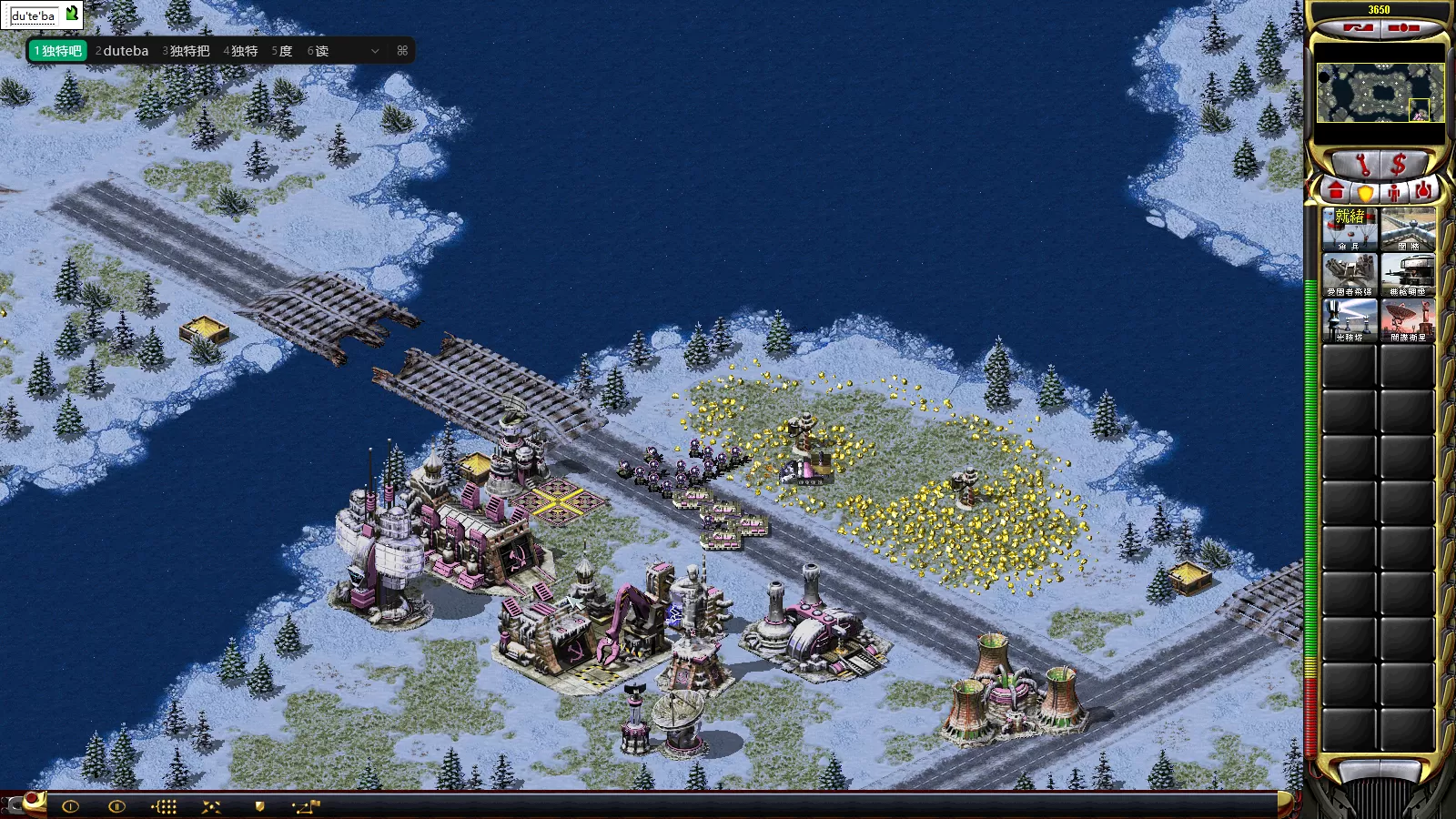The width and height of the screenshot is (1456, 819).
Task: Activate the dollar sign sell button
Action: point(1399,165)
